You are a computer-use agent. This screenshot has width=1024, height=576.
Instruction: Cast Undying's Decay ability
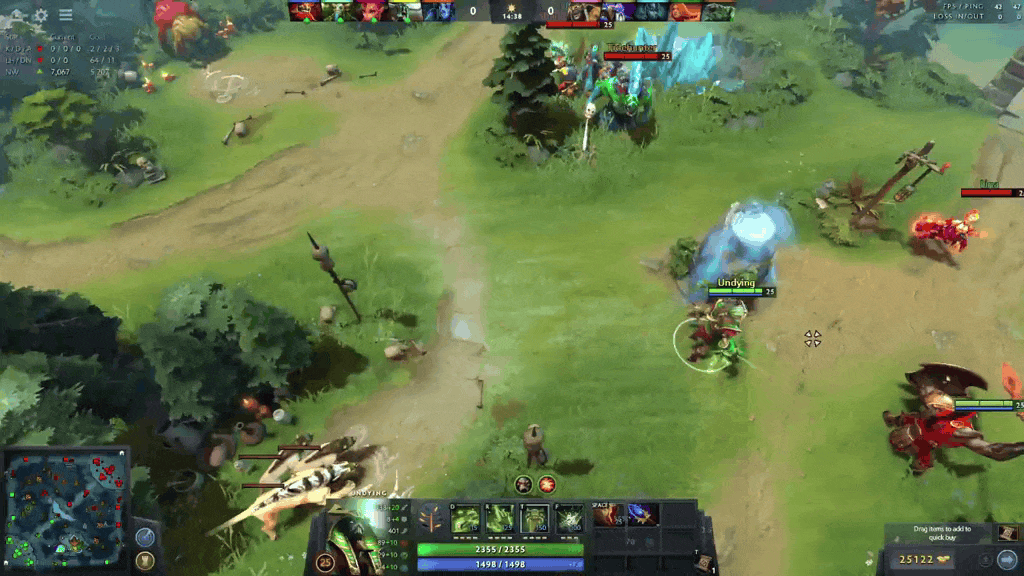pos(465,518)
